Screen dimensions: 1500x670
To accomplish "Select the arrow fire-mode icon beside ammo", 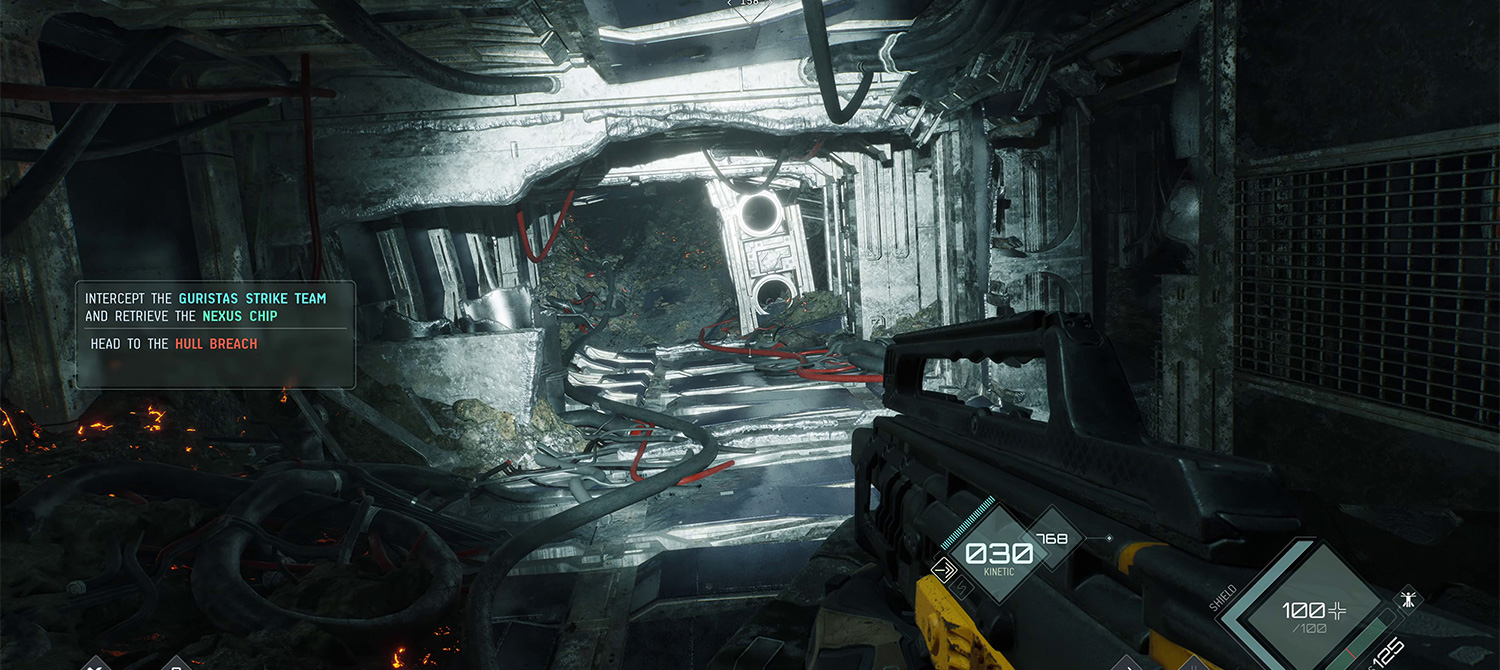I will coord(942,570).
